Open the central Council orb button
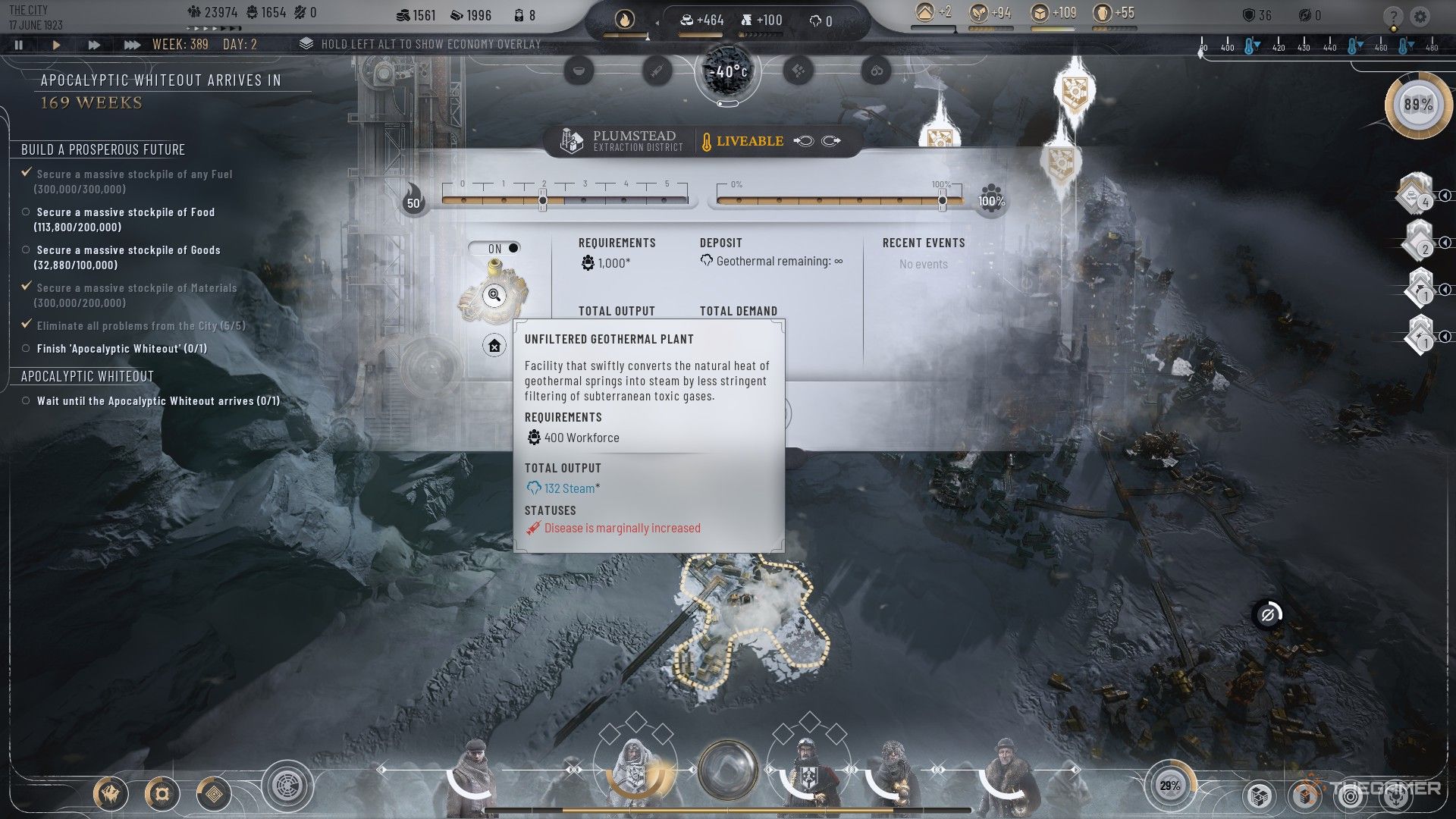The image size is (1456, 819). (x=727, y=770)
